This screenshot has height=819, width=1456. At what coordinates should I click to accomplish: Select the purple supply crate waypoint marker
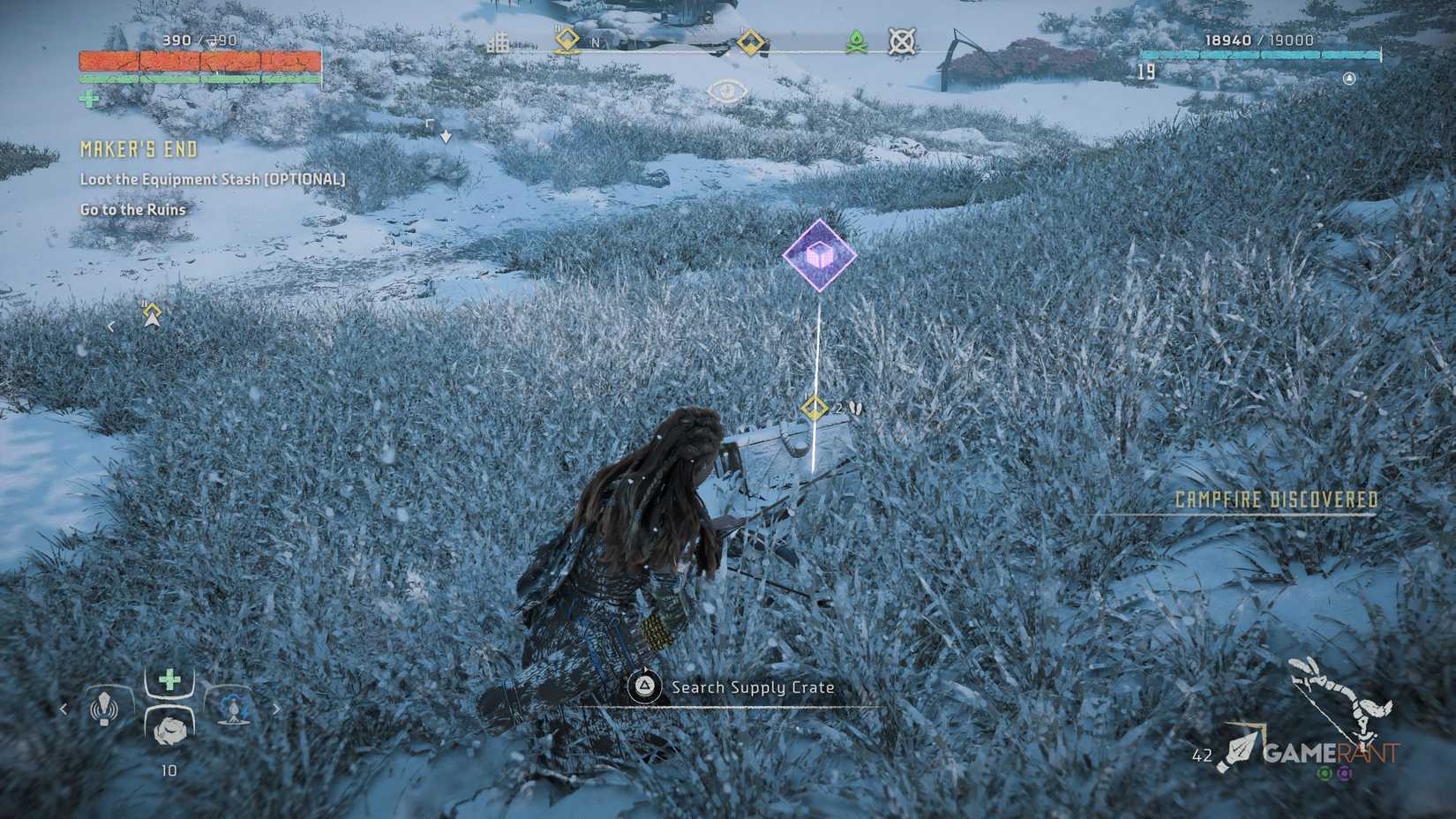tap(819, 256)
